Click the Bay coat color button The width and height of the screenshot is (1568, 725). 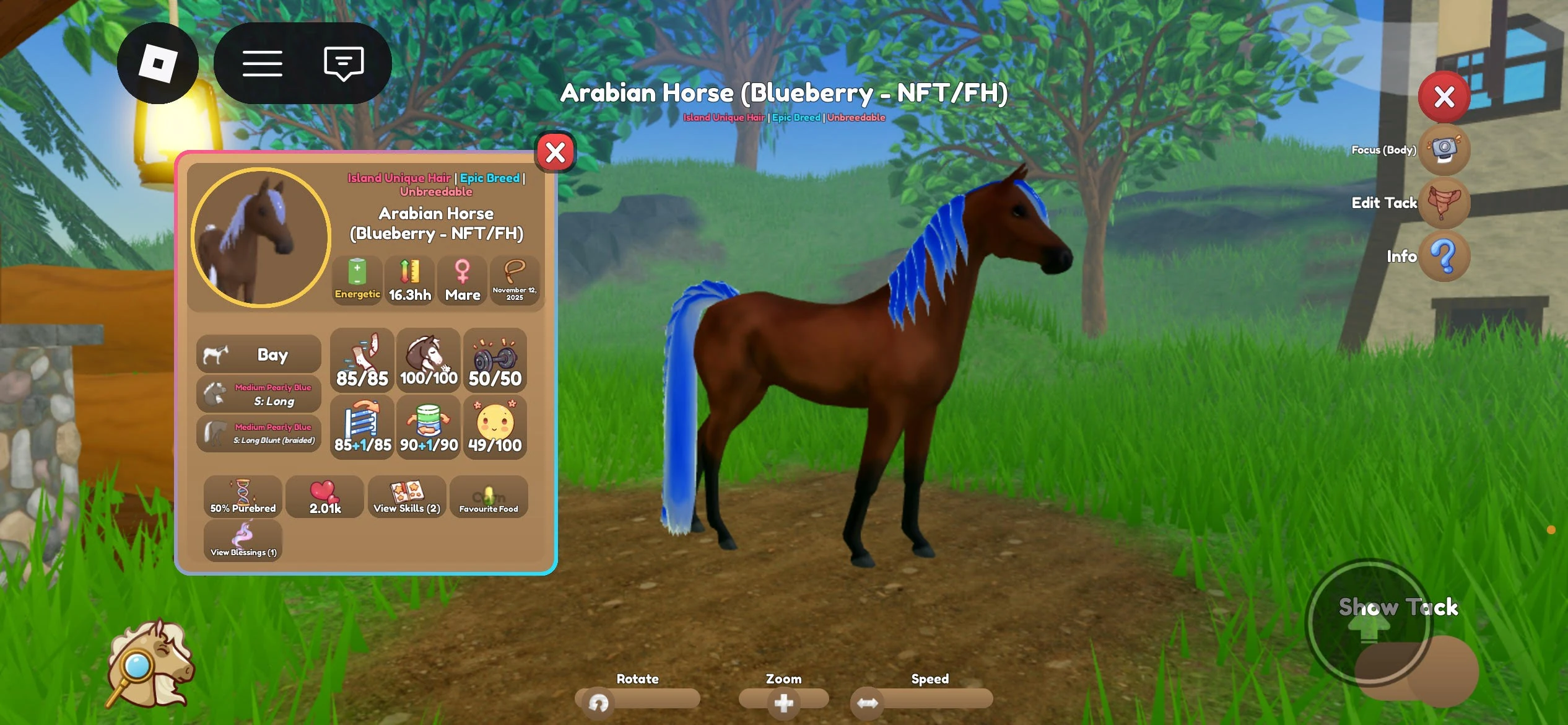pos(258,354)
